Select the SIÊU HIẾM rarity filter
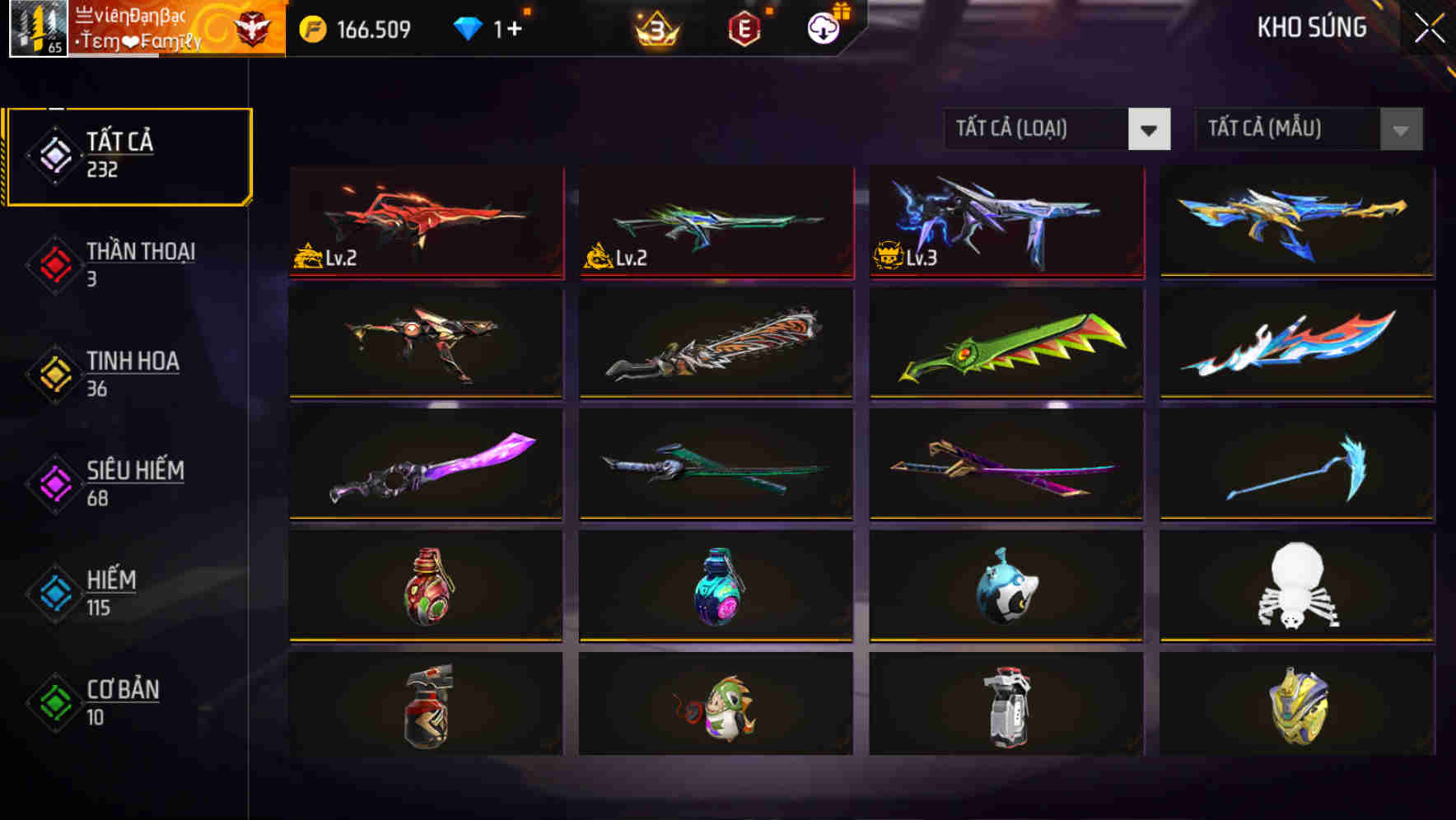 click(x=54, y=482)
